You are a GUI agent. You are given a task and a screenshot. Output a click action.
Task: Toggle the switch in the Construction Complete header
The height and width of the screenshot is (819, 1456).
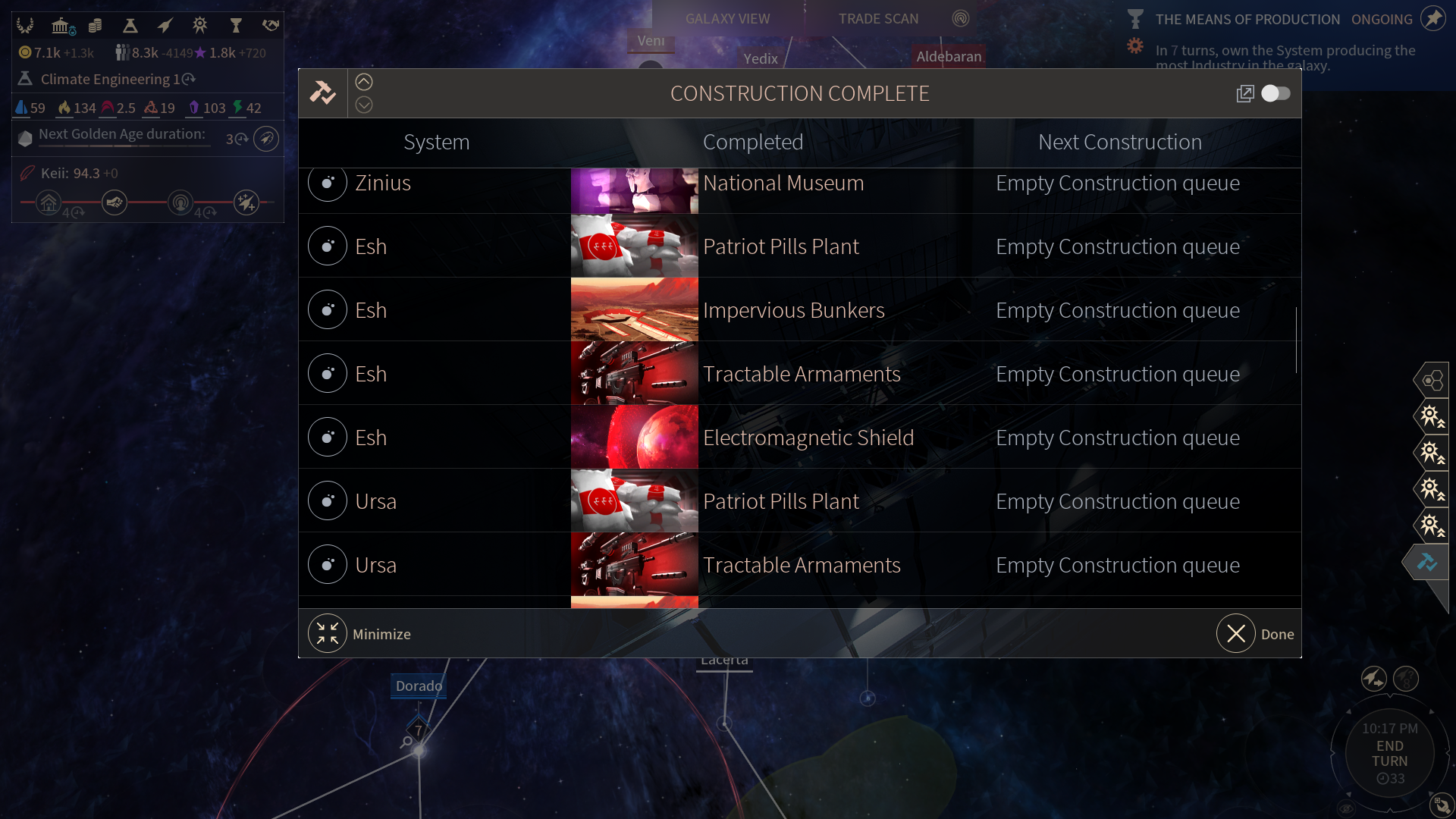point(1276,93)
